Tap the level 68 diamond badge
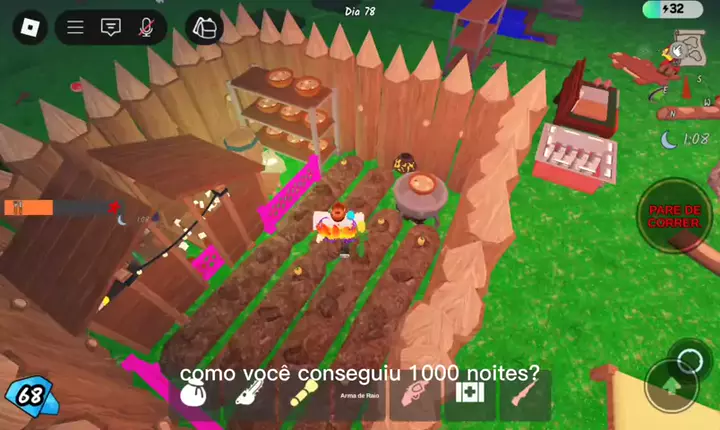The image size is (720, 430). (x=30, y=395)
